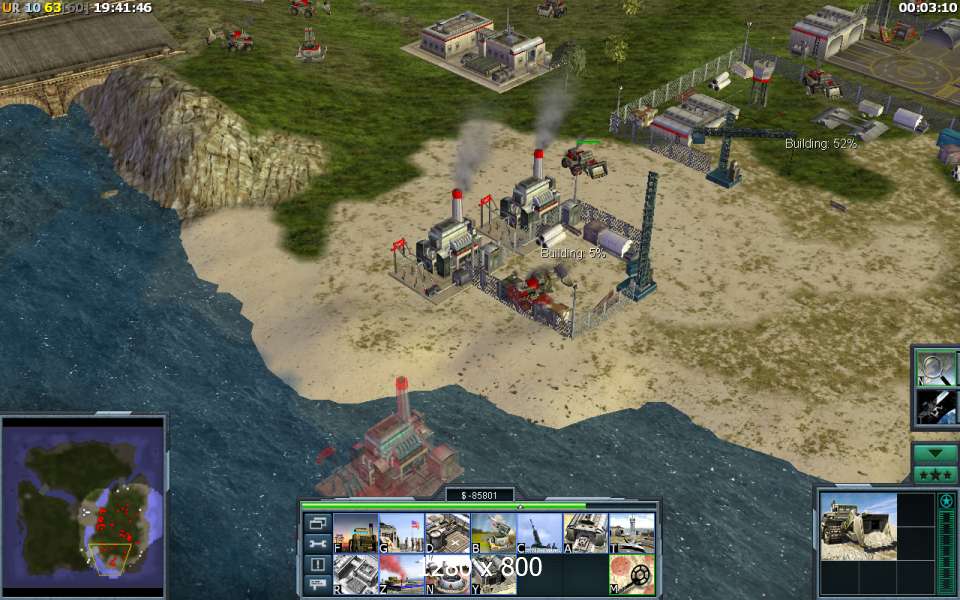Activate the mine detector command labeled M
Image resolution: width=960 pixels, height=600 pixels.
coord(631,575)
